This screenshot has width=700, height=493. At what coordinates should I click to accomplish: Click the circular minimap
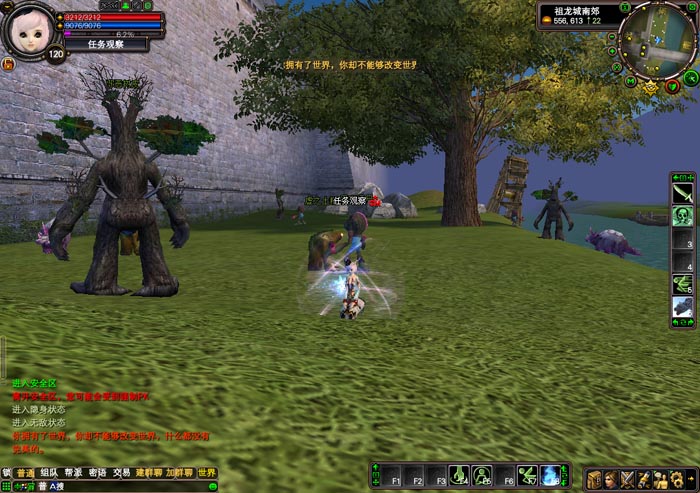click(656, 42)
